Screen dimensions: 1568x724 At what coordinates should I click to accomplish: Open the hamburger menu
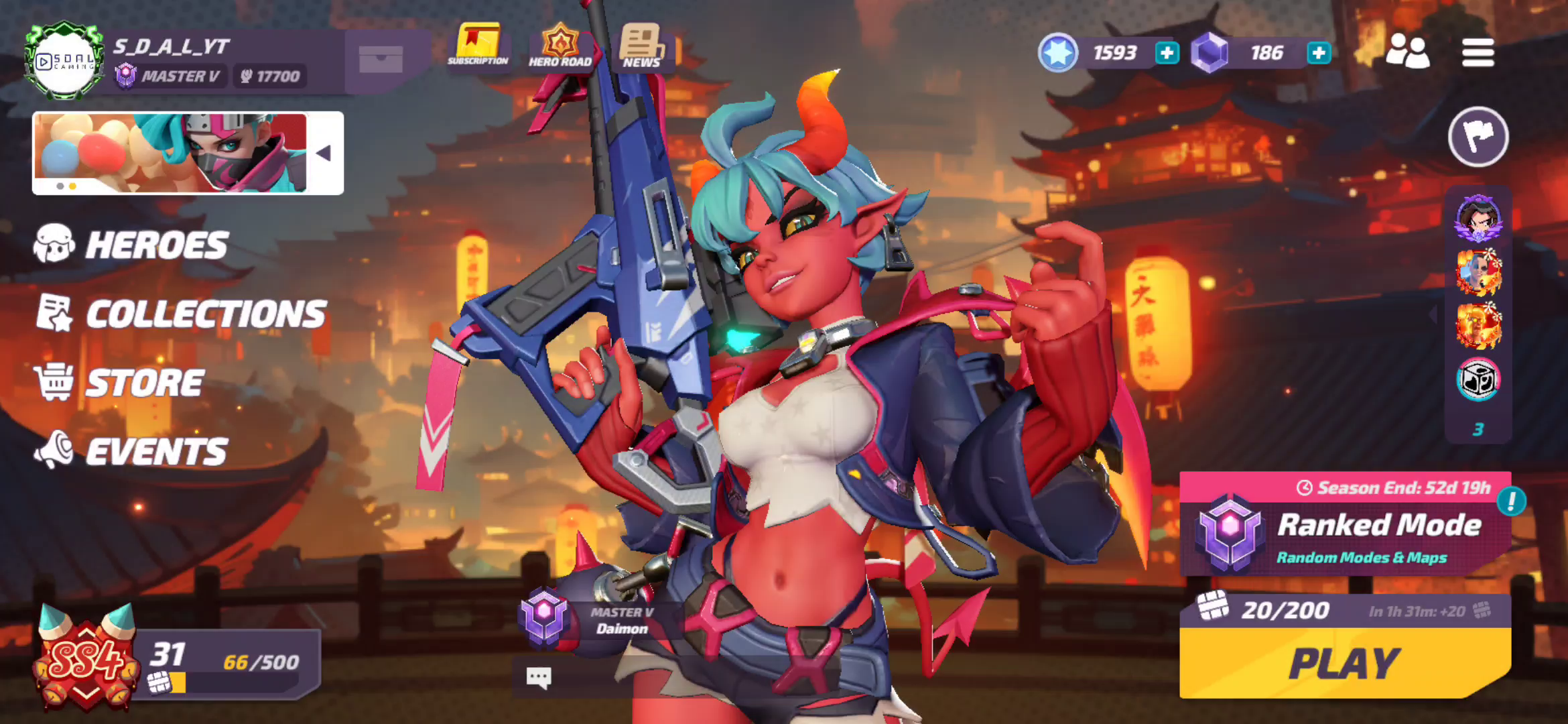point(1478,52)
